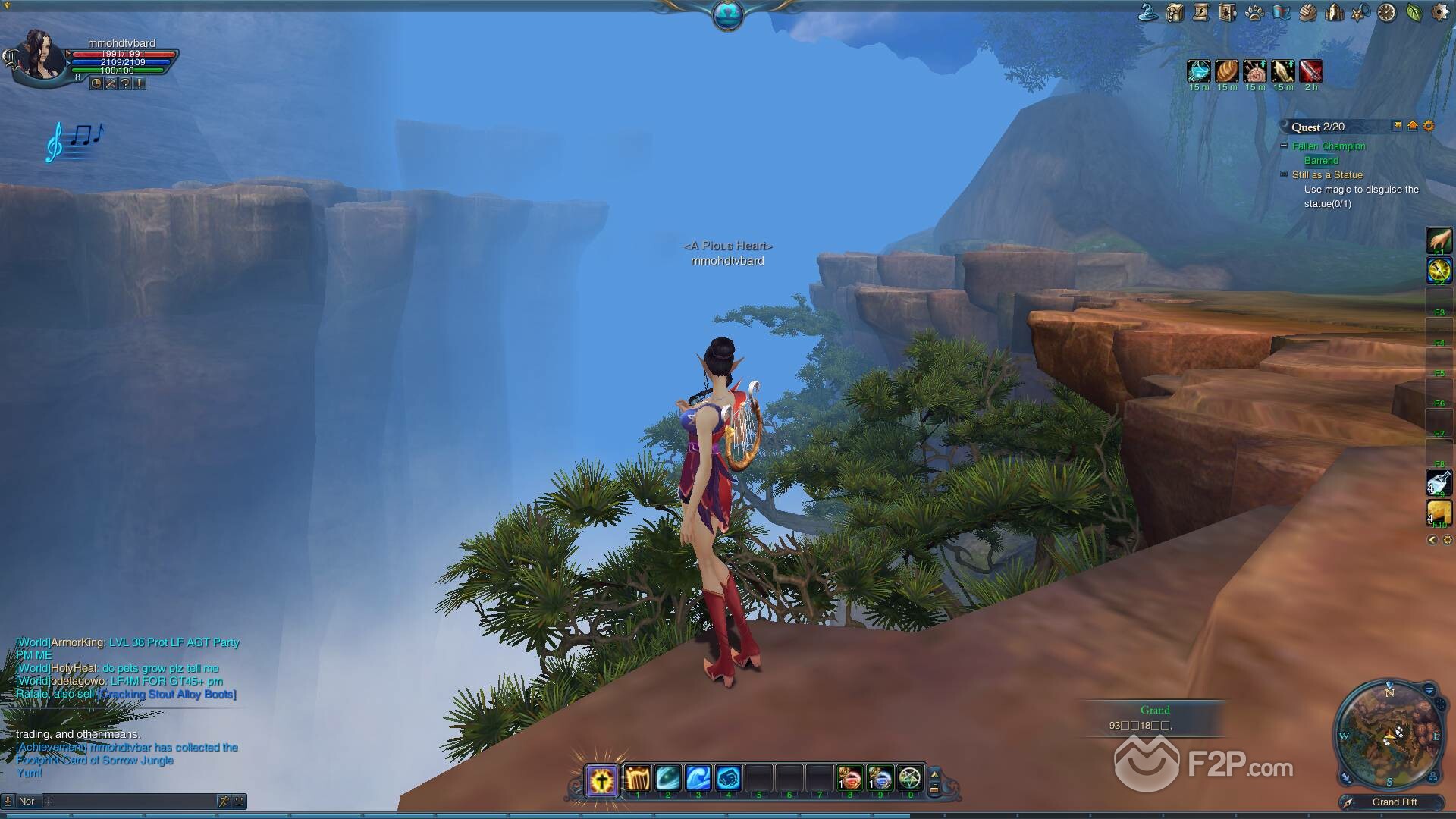Click the minimap
The image size is (1456, 819).
[x=1389, y=735]
